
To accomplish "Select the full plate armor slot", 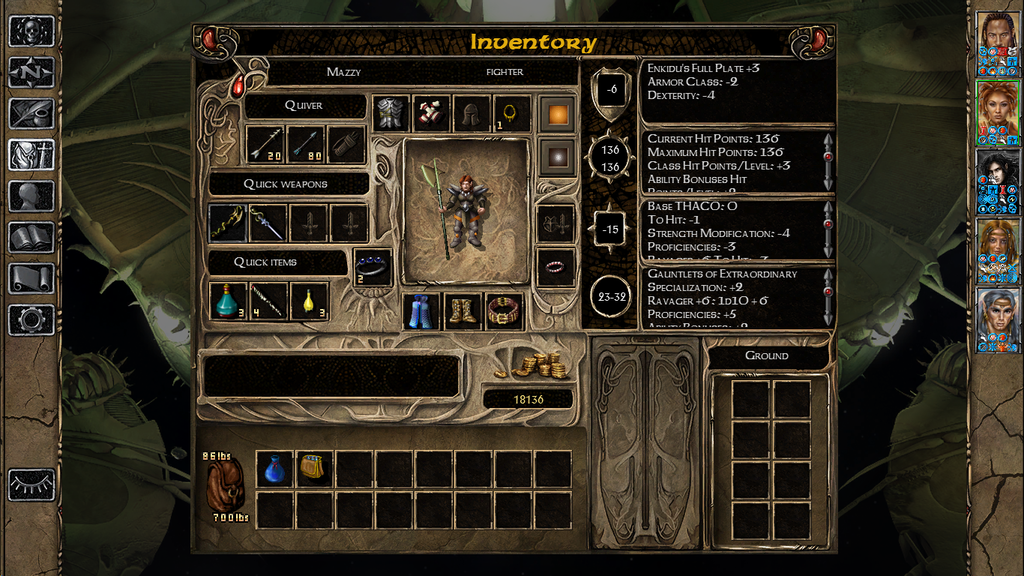I will (x=391, y=114).
